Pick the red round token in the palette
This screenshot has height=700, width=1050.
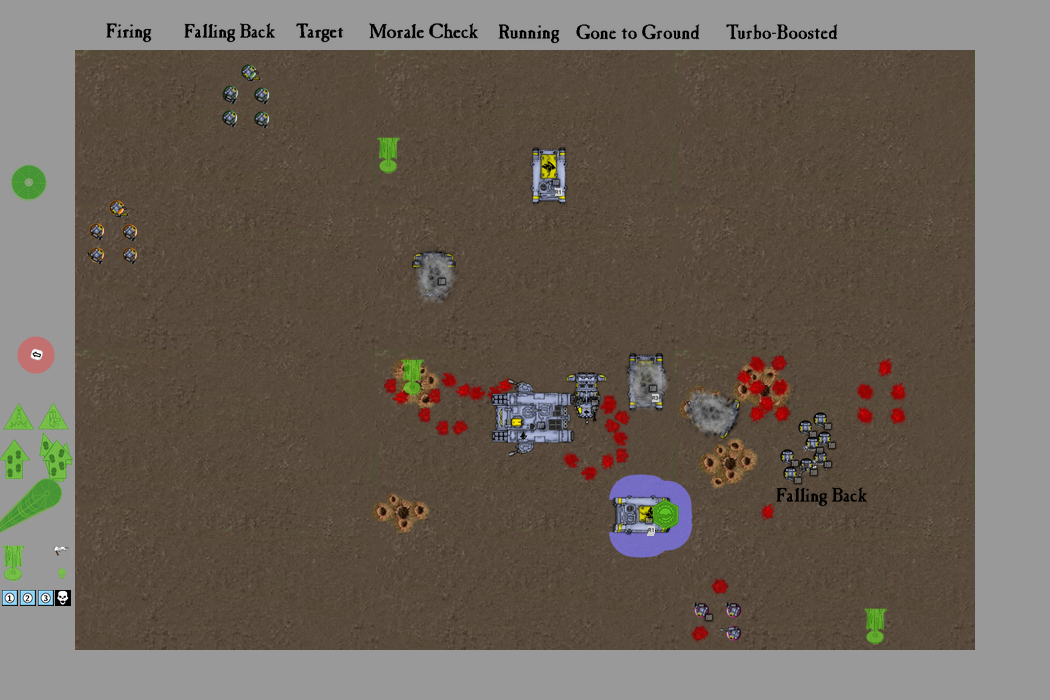(x=36, y=355)
